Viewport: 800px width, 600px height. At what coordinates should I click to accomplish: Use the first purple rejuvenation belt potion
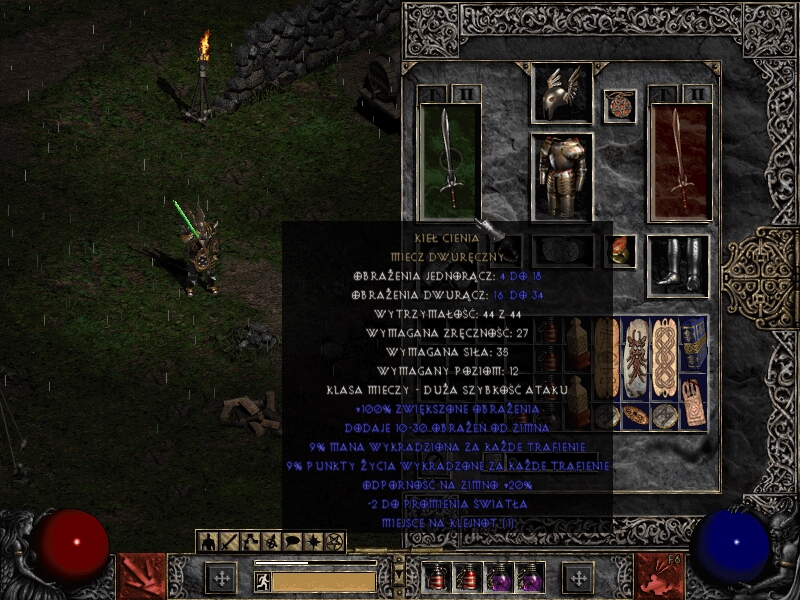click(497, 577)
